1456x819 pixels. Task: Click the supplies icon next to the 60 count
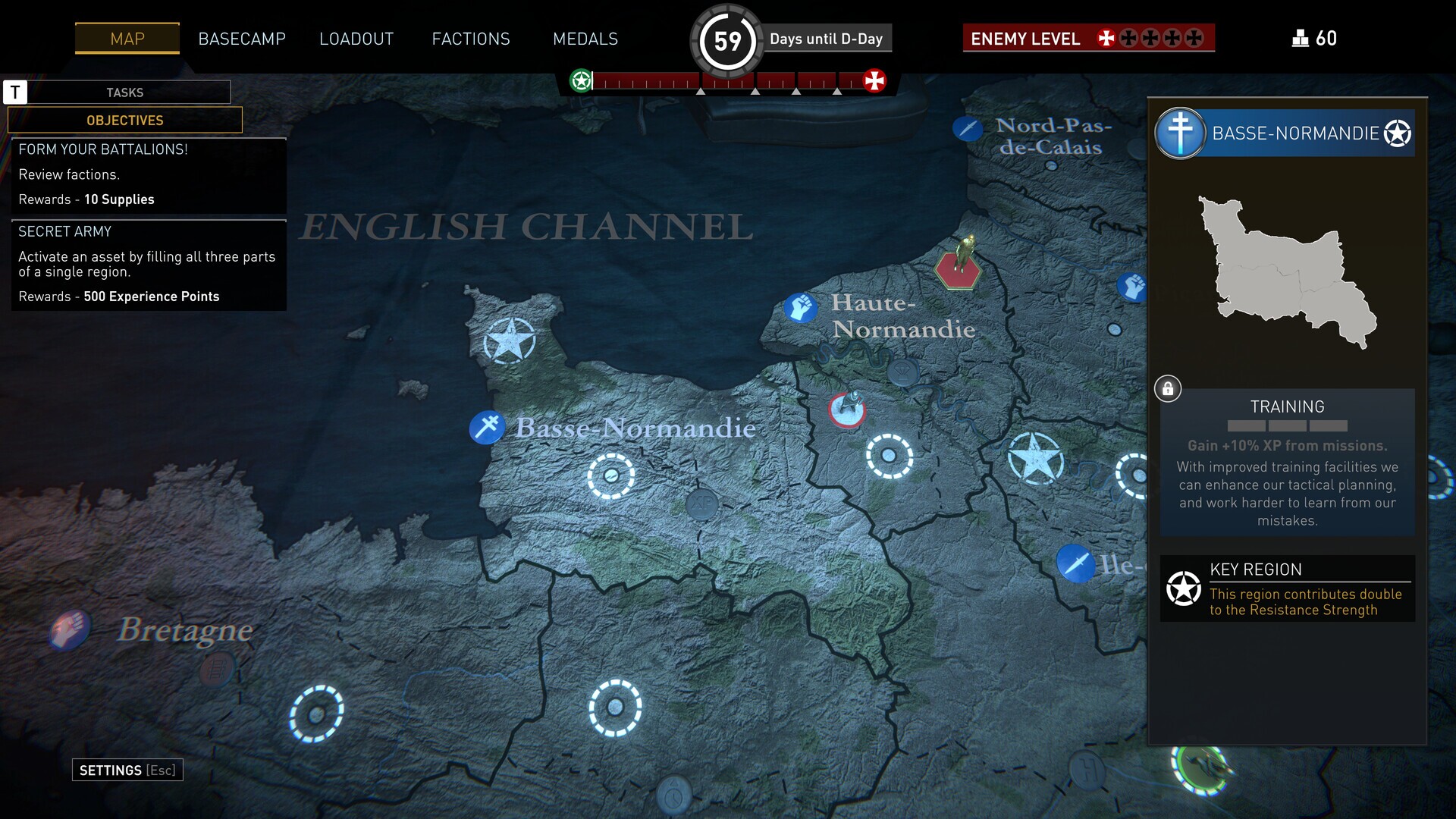(x=1301, y=38)
